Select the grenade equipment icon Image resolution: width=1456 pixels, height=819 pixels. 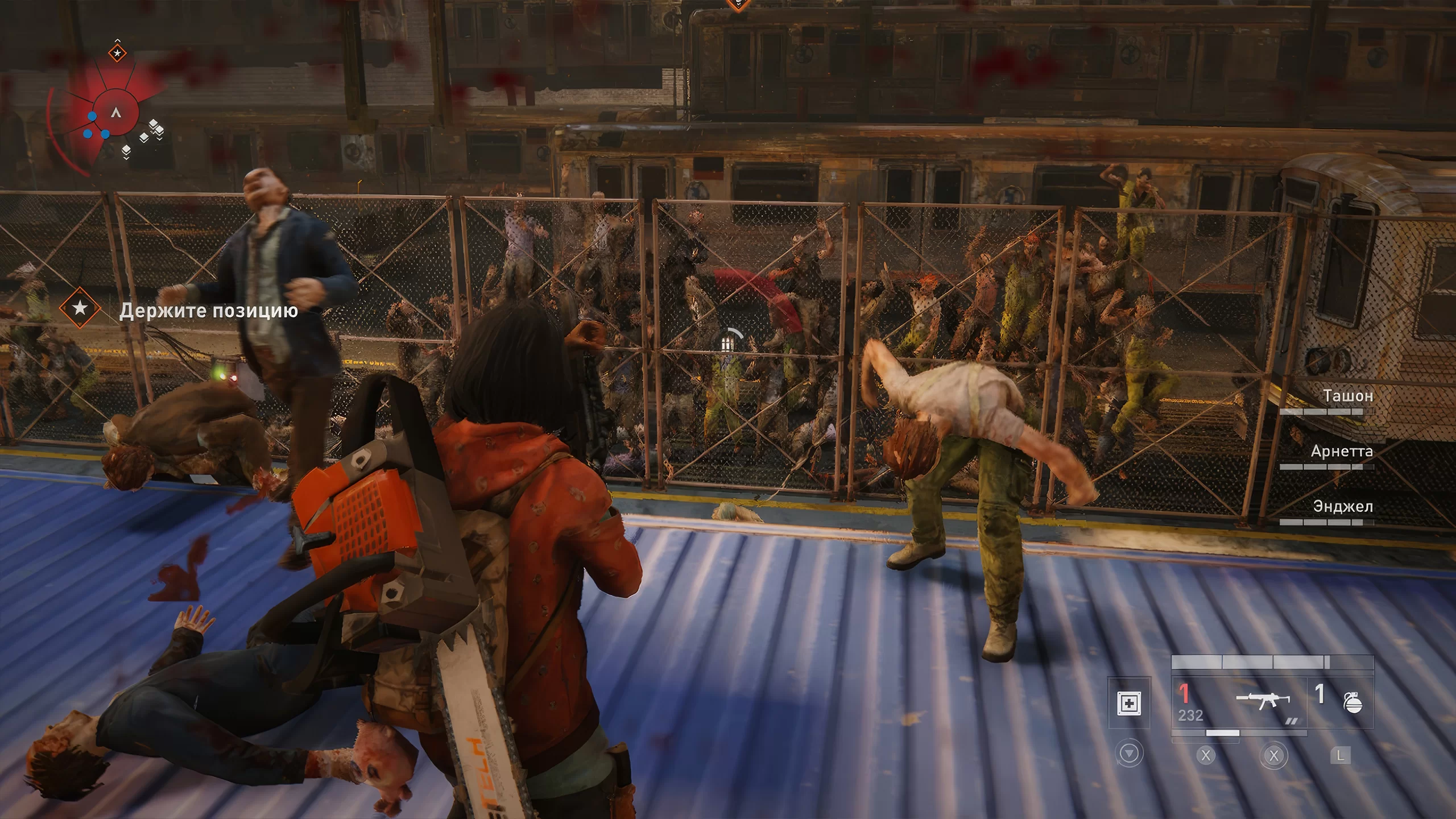(x=1352, y=703)
